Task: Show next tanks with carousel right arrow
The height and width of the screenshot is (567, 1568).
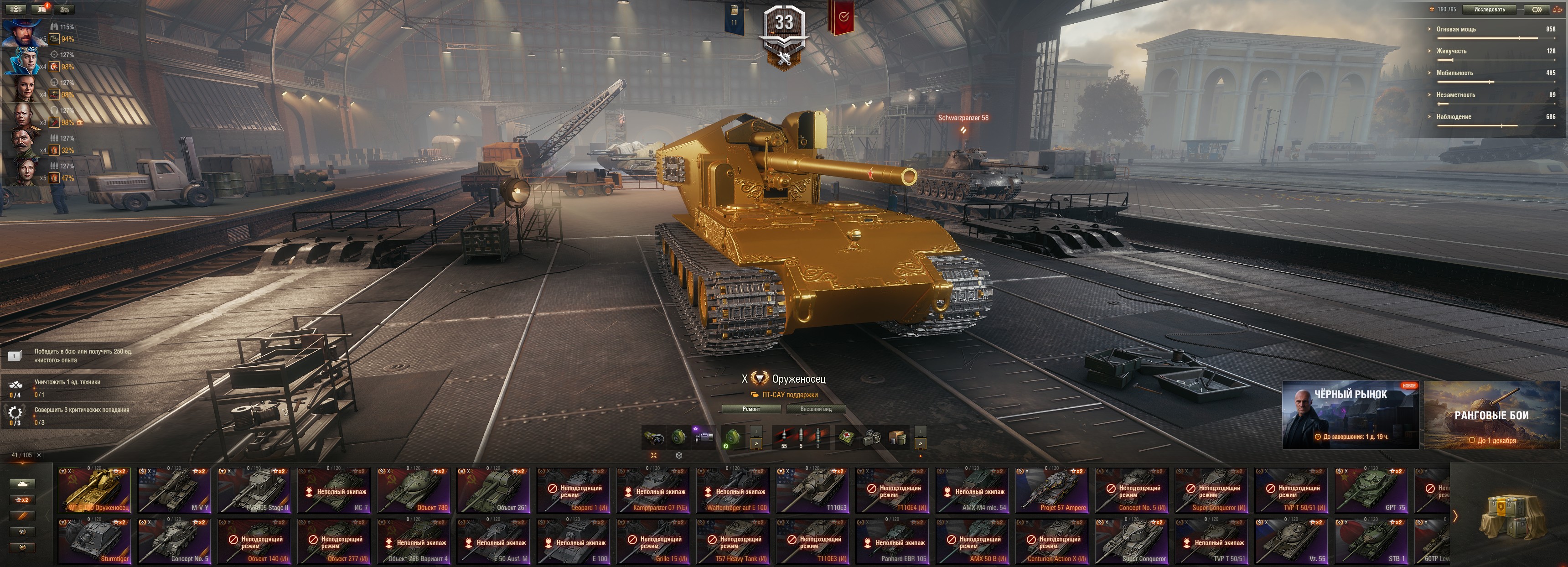Action: click(x=1455, y=516)
